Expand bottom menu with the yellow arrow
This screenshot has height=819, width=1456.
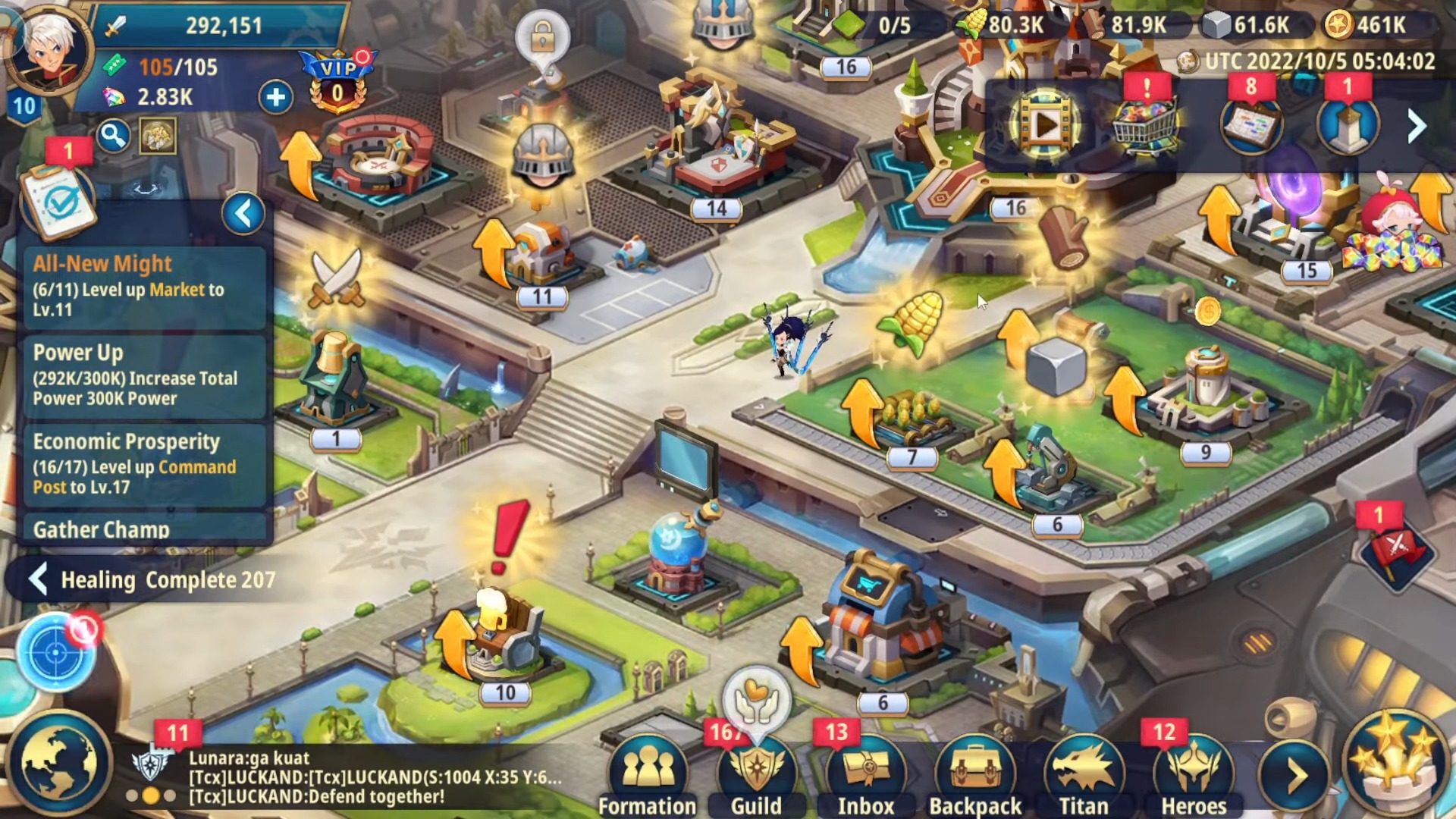coord(1295,774)
